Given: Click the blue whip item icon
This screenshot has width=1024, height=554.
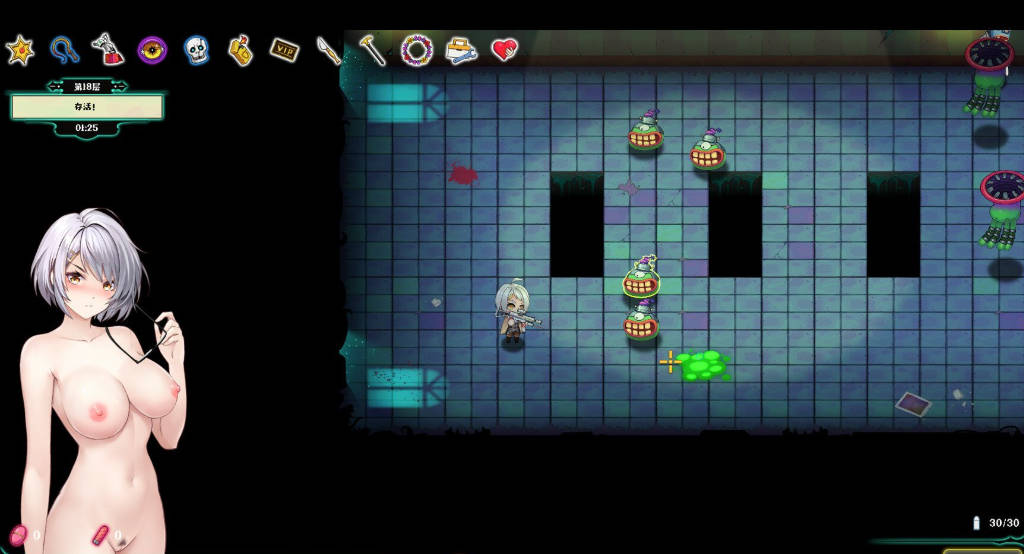Looking at the screenshot, I should [65, 49].
